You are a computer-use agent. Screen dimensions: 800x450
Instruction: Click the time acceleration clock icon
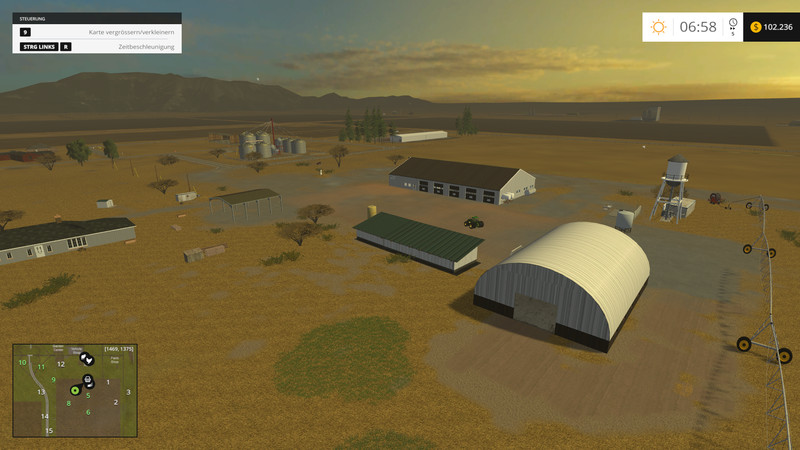[x=733, y=23]
